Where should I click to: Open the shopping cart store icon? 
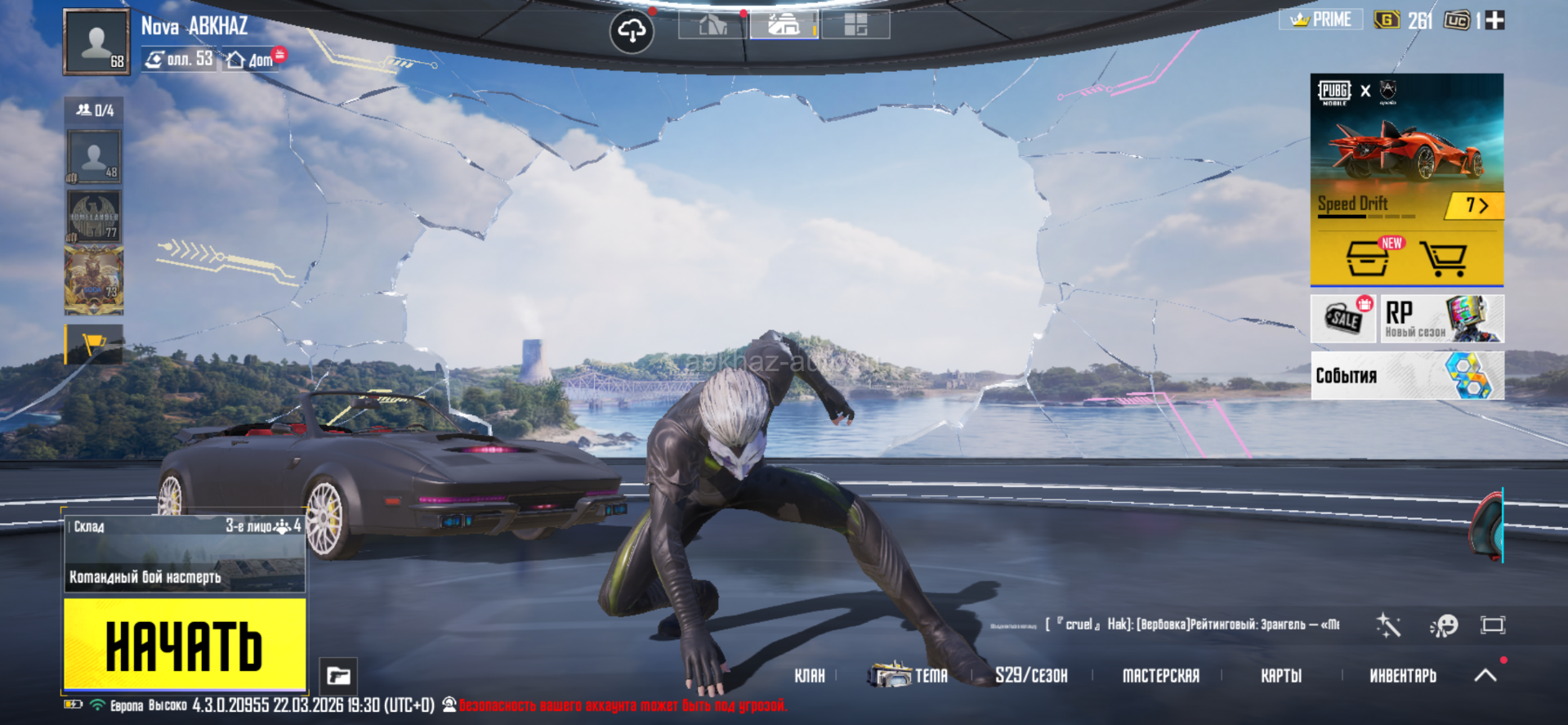coord(1443,259)
